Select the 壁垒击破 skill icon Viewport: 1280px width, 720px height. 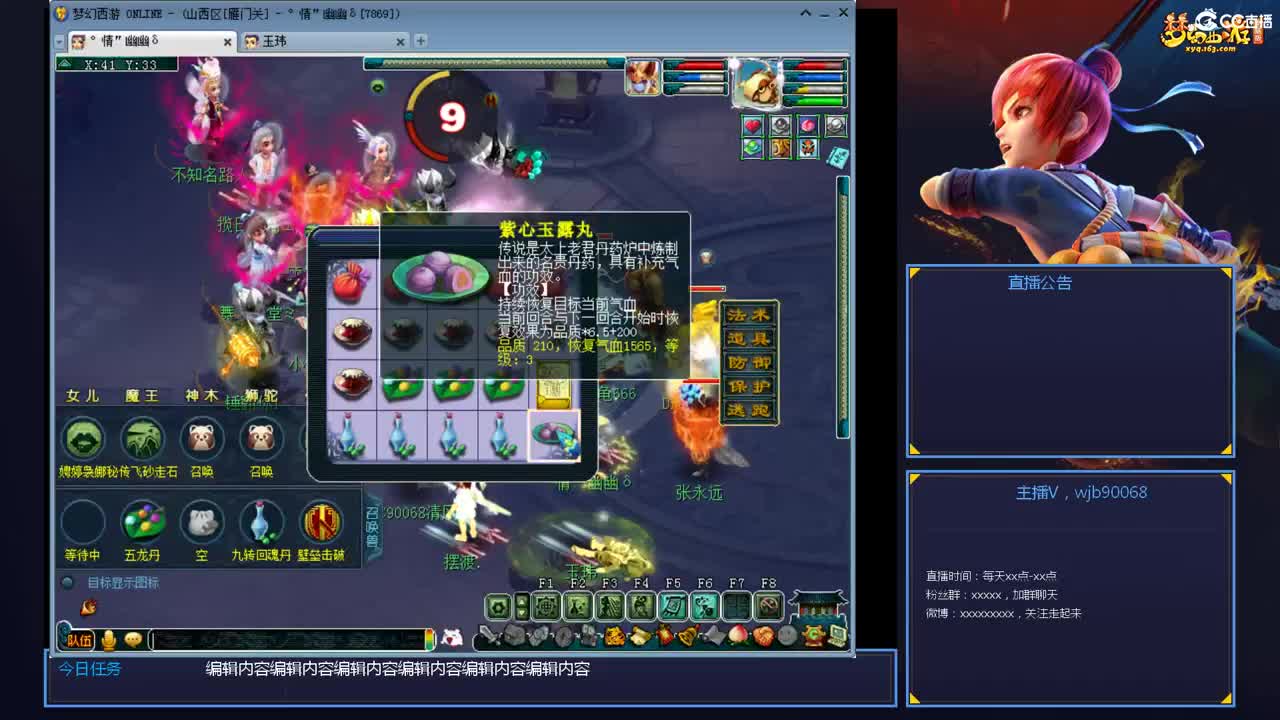[x=321, y=521]
